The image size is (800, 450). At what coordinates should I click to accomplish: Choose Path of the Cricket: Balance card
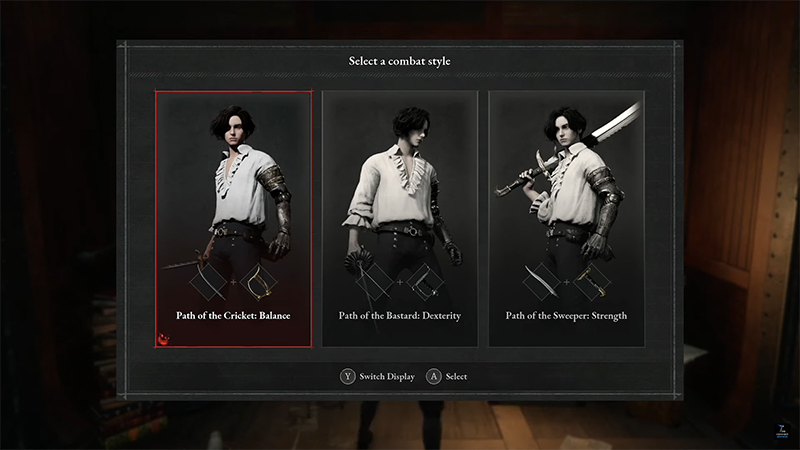pyautogui.click(x=233, y=218)
